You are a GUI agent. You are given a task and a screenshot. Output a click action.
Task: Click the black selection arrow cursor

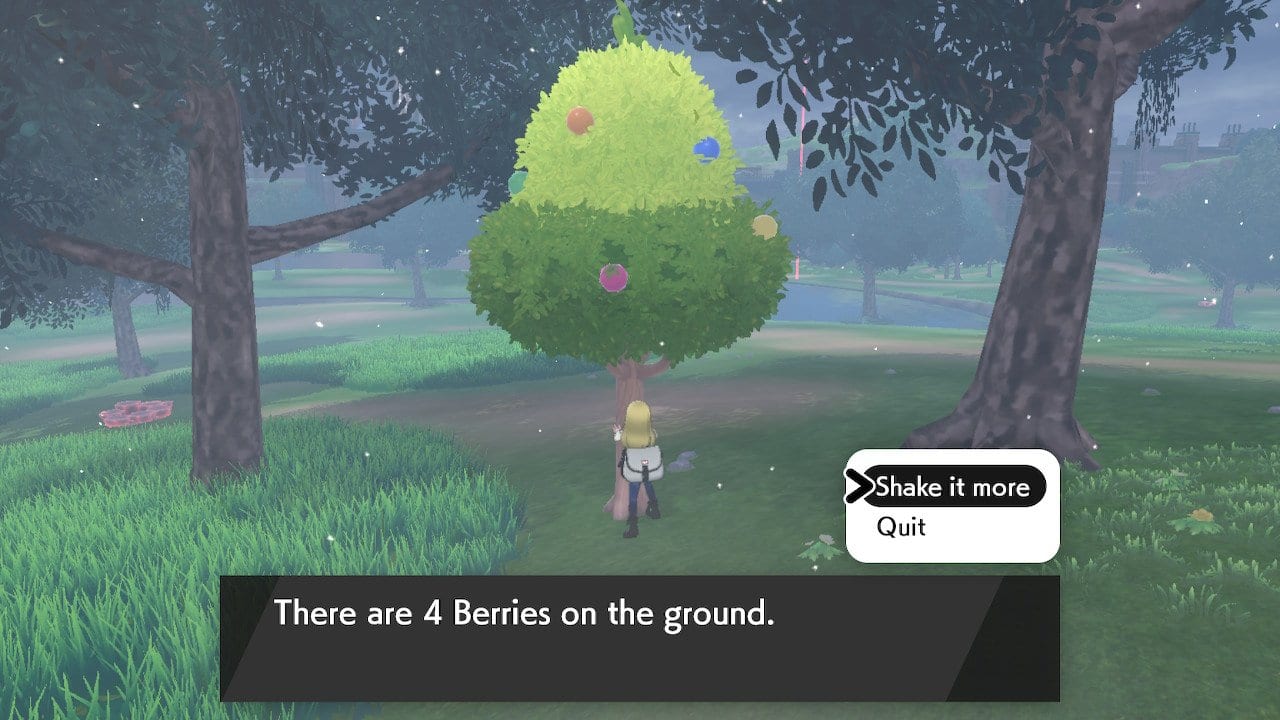pos(862,487)
